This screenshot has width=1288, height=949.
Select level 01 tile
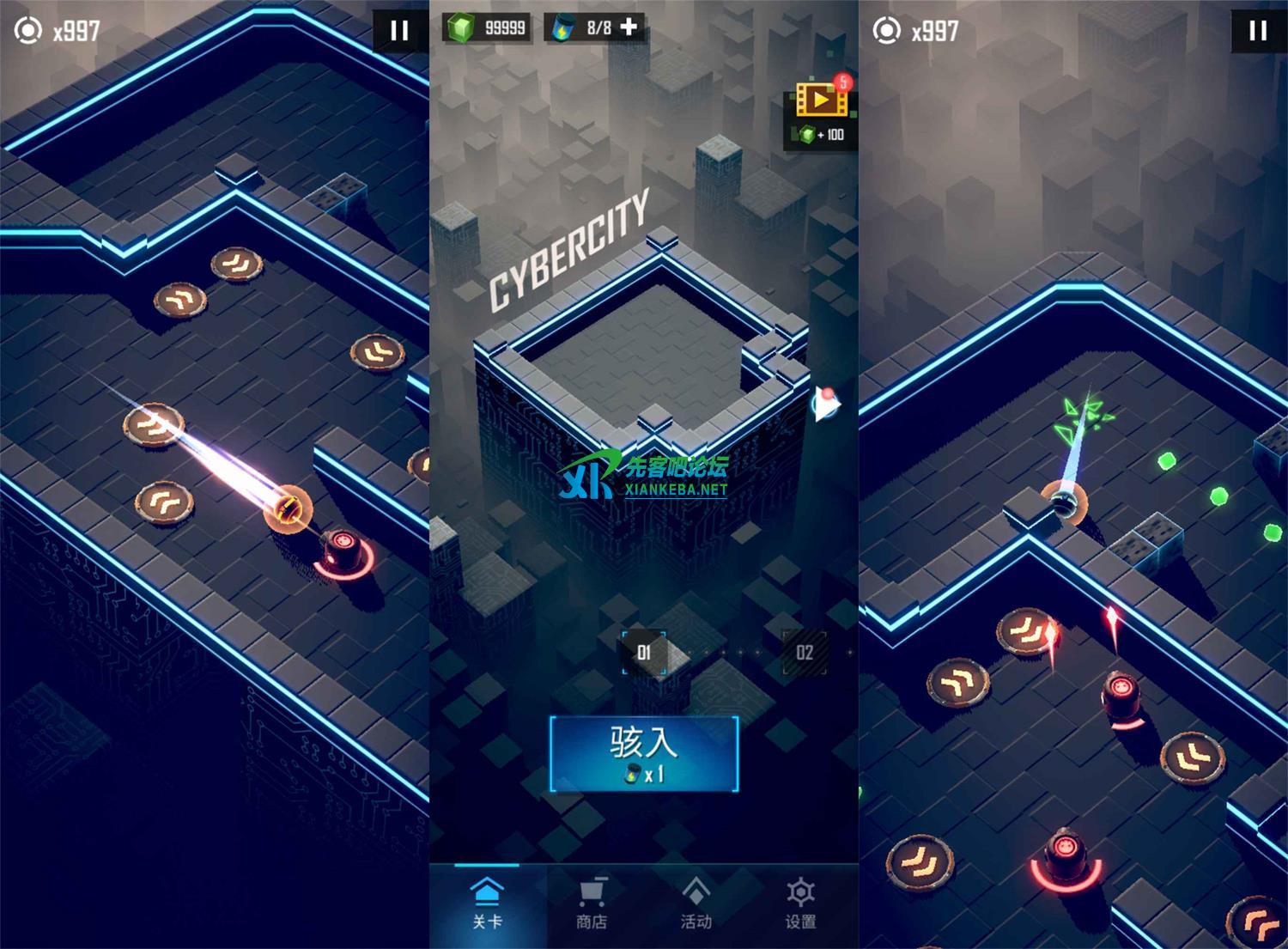click(644, 653)
